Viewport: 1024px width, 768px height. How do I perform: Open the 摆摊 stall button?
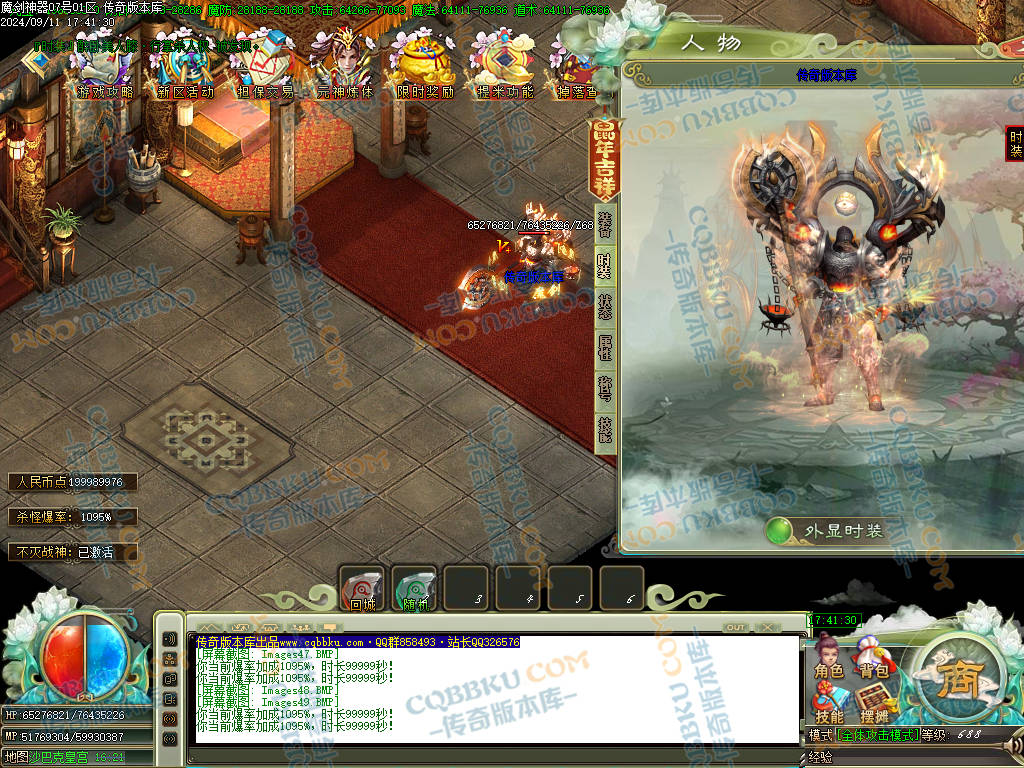pyautogui.click(x=873, y=707)
